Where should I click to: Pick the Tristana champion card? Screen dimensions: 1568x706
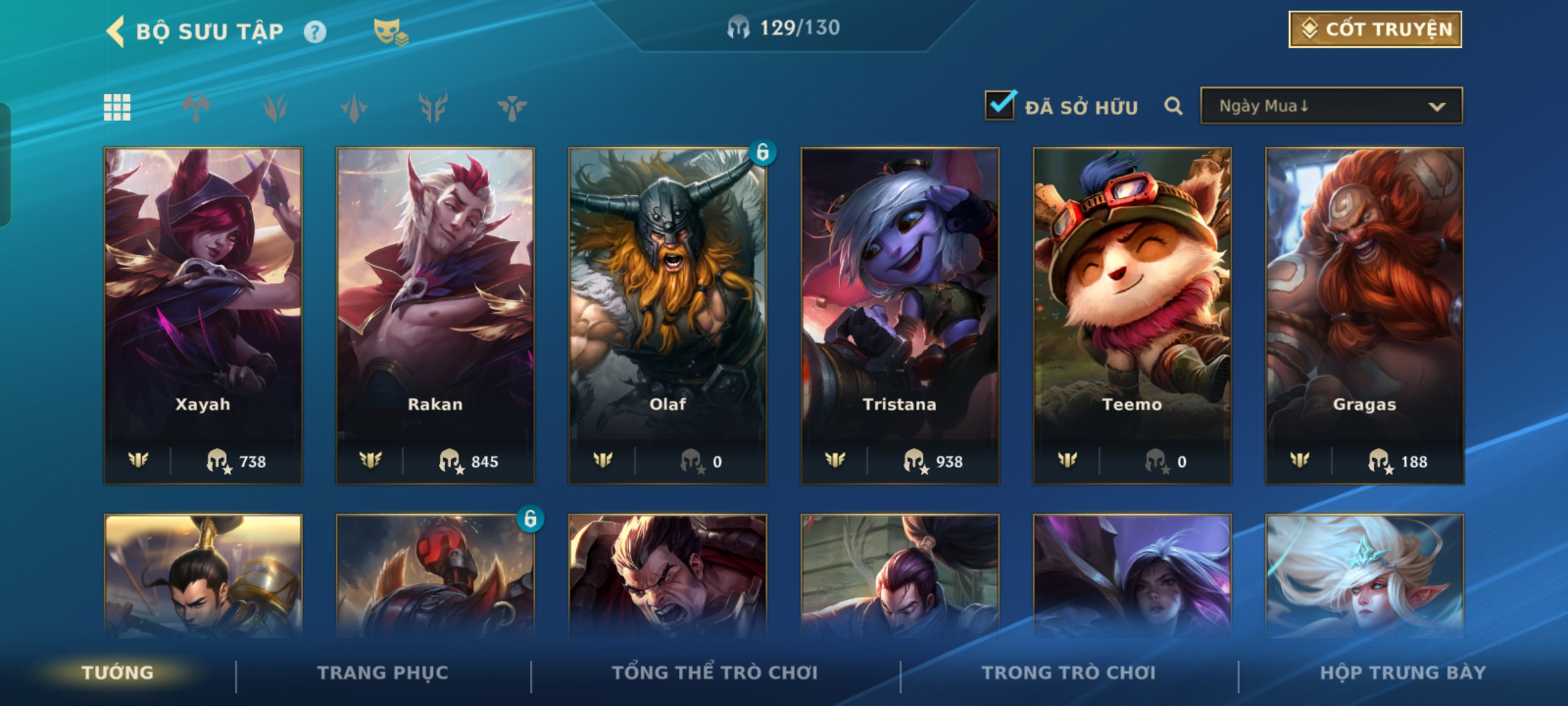(x=900, y=315)
